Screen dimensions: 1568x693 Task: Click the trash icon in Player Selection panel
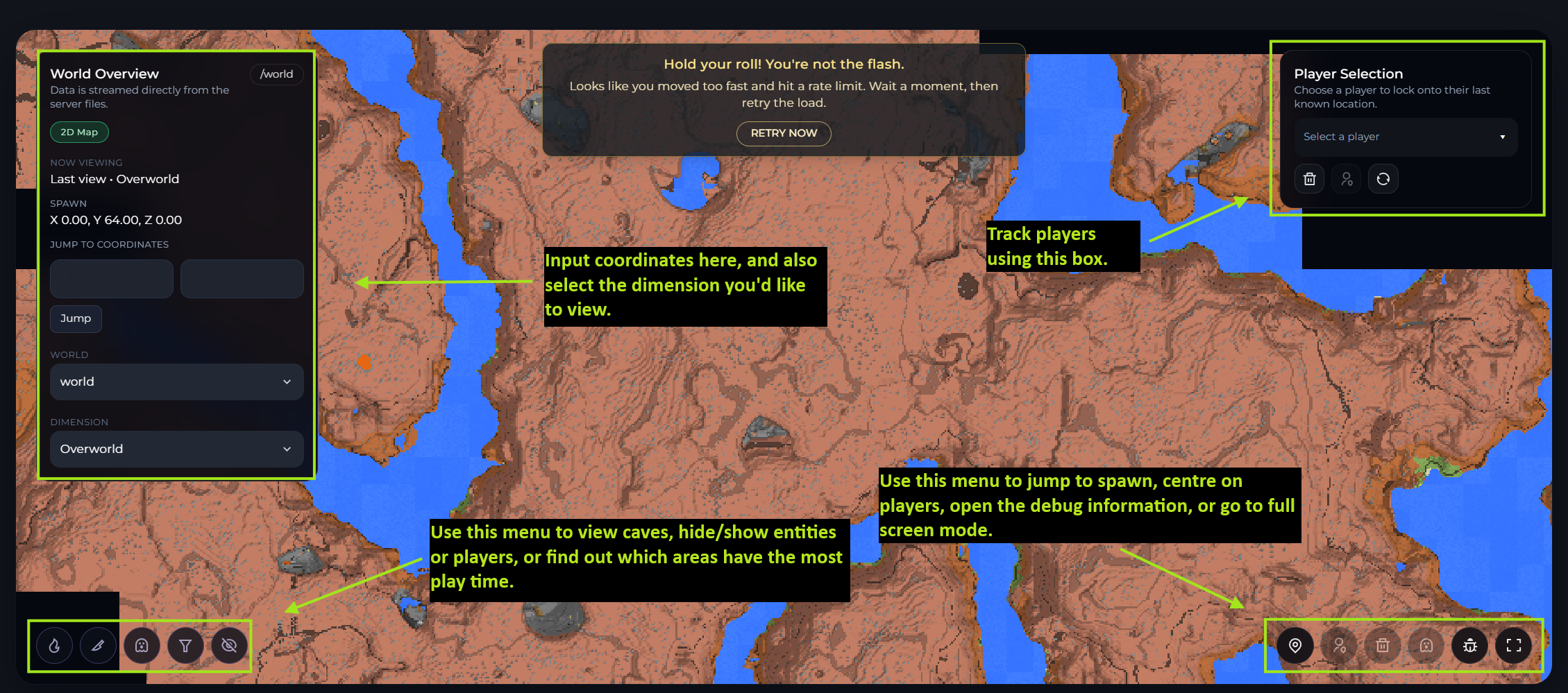point(1309,179)
